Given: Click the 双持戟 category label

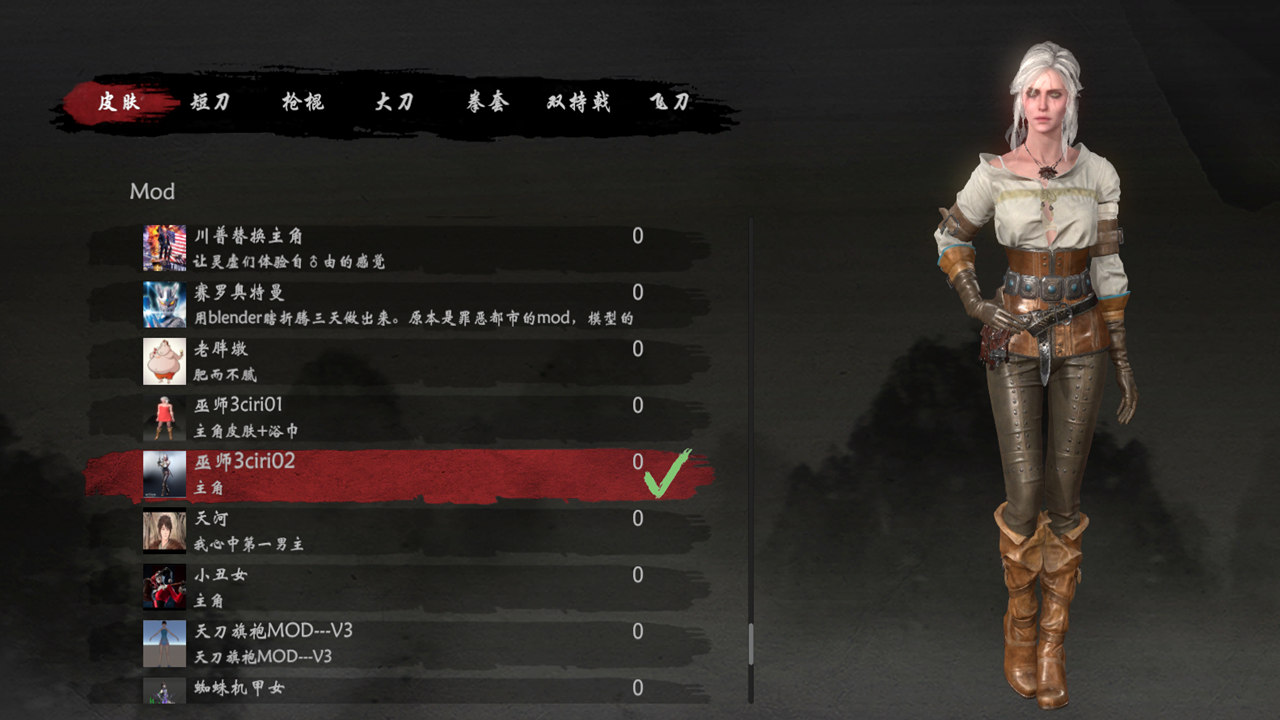Looking at the screenshot, I should click(x=575, y=101).
